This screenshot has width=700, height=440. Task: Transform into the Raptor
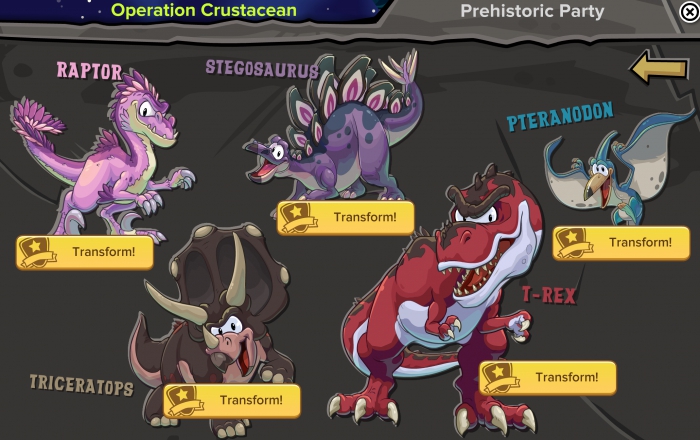(x=85, y=252)
